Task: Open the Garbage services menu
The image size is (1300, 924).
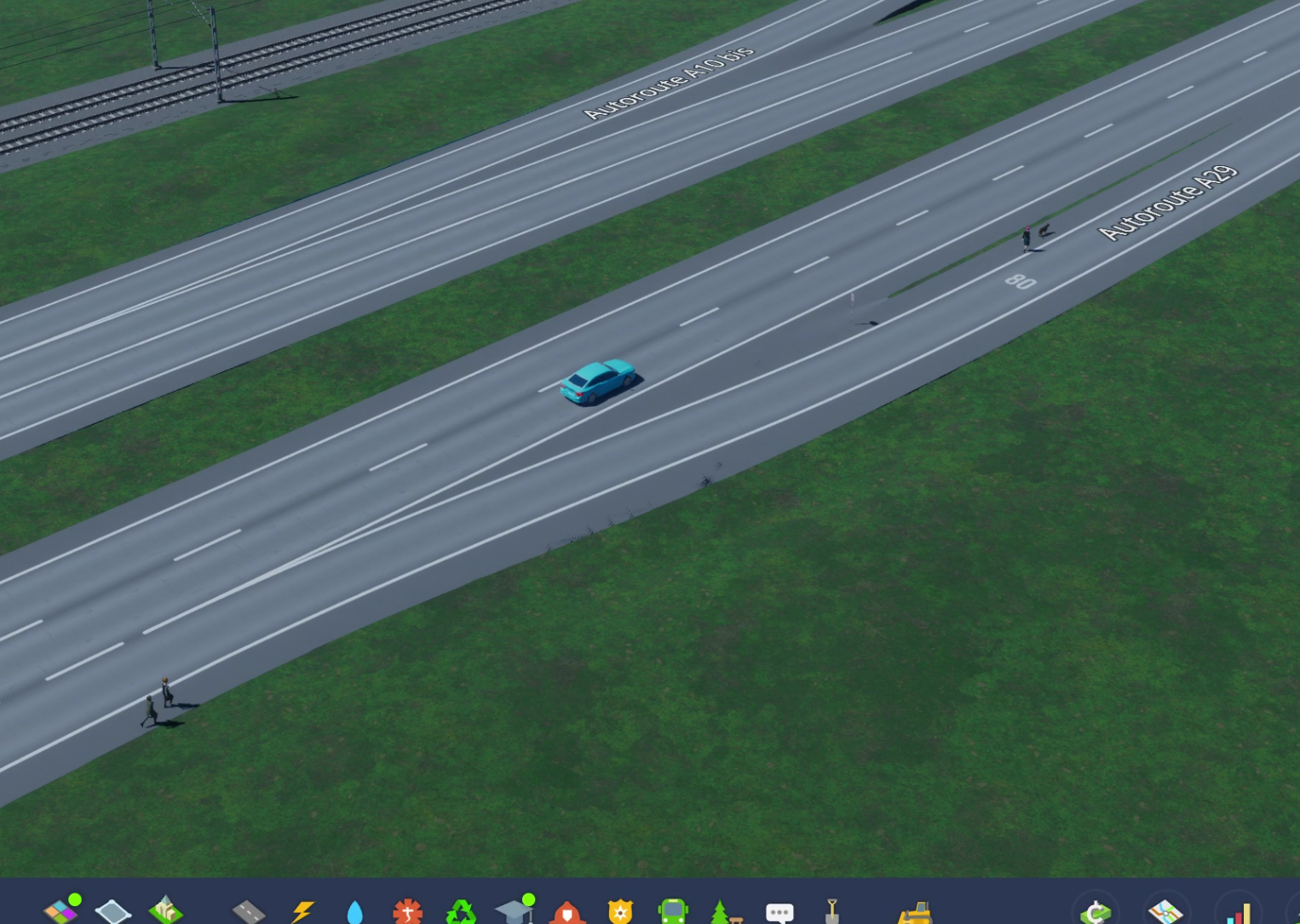Action: point(461,911)
